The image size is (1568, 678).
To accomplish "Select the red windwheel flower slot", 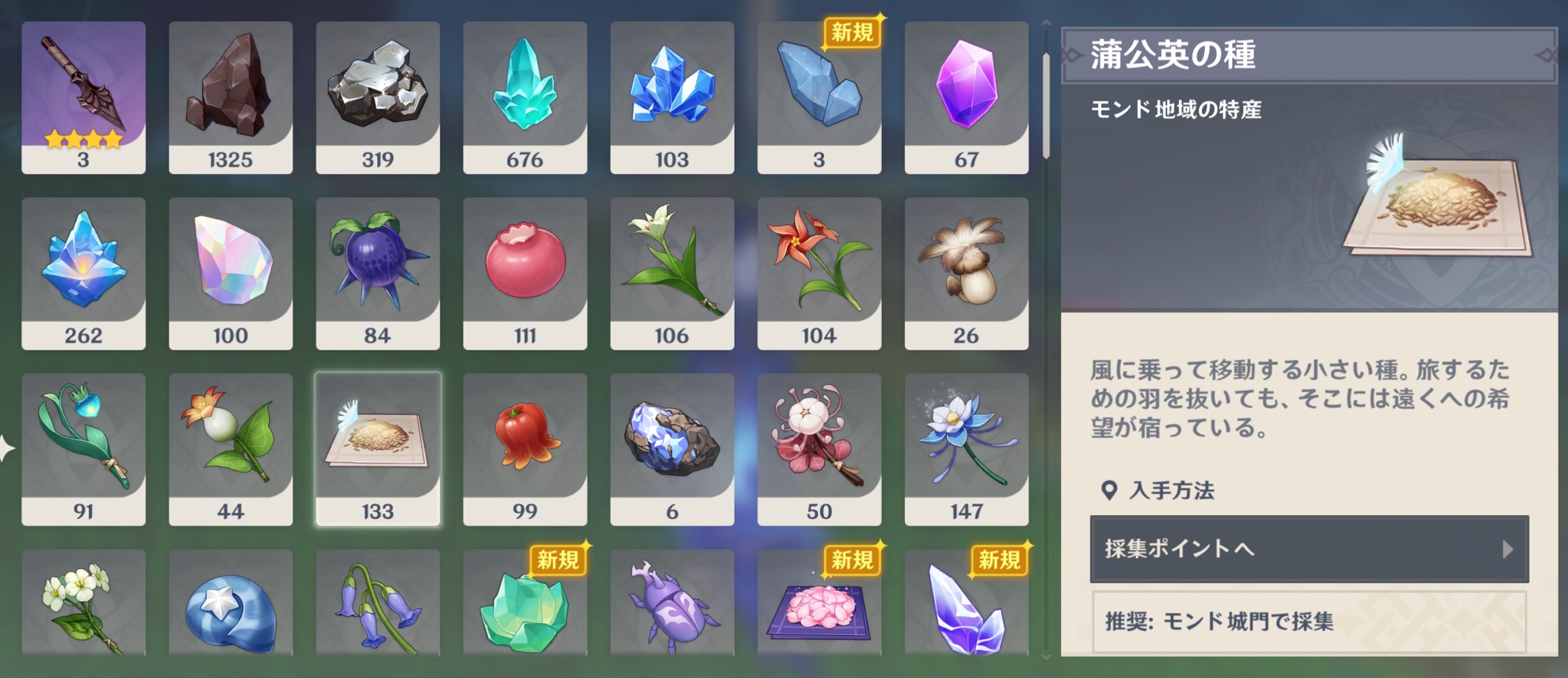I will click(818, 272).
